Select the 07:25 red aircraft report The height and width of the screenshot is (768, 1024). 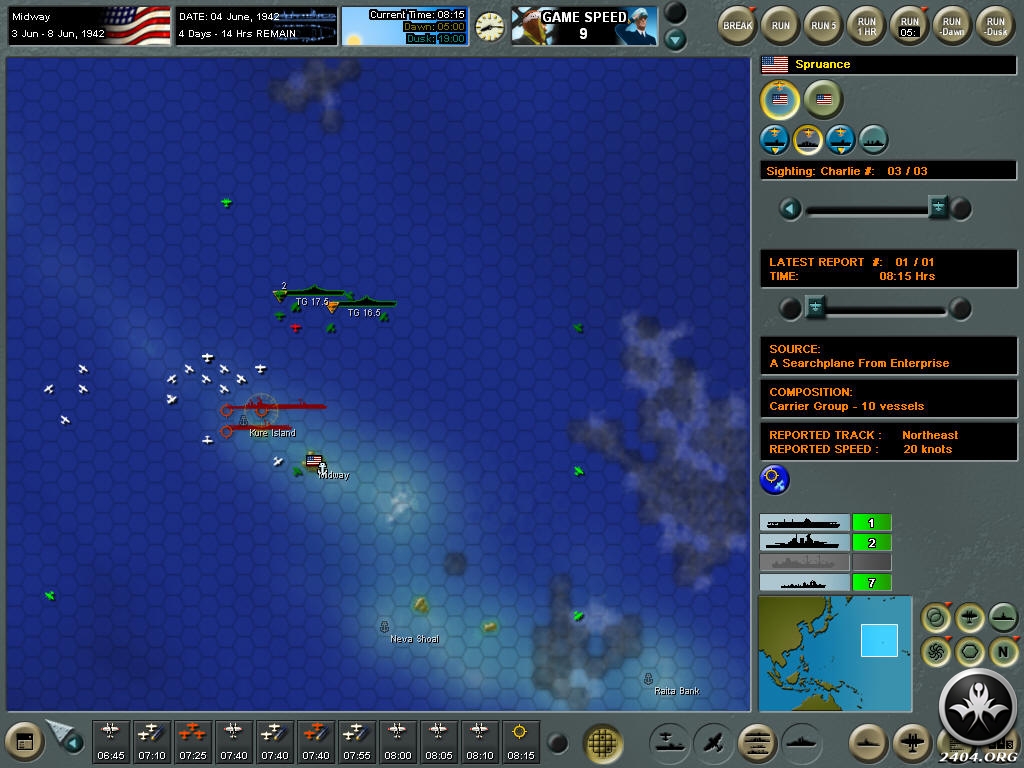coord(193,740)
